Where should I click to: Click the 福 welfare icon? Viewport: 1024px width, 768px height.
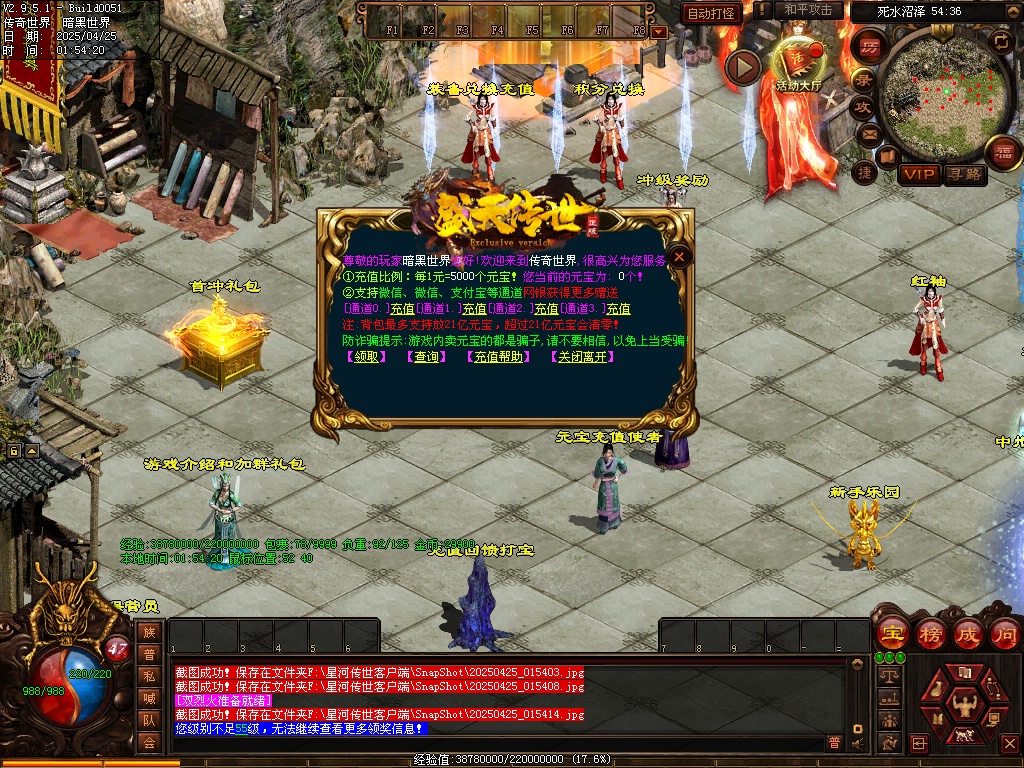click(x=1002, y=154)
